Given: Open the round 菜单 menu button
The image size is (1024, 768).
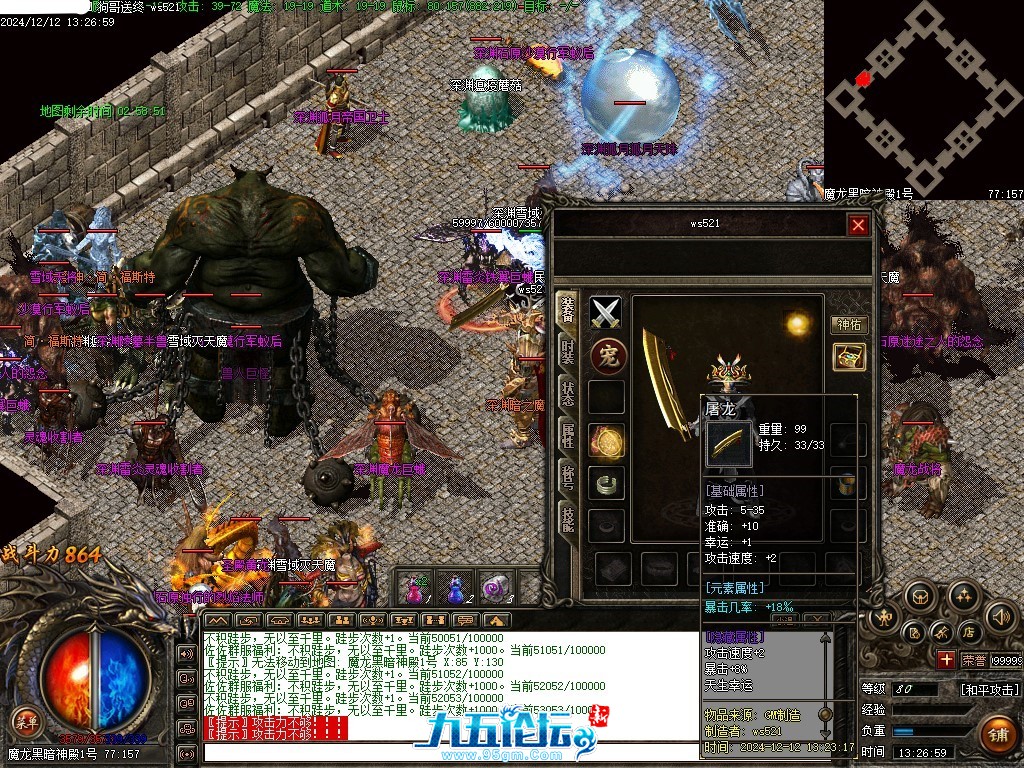Looking at the screenshot, I should tap(25, 720).
